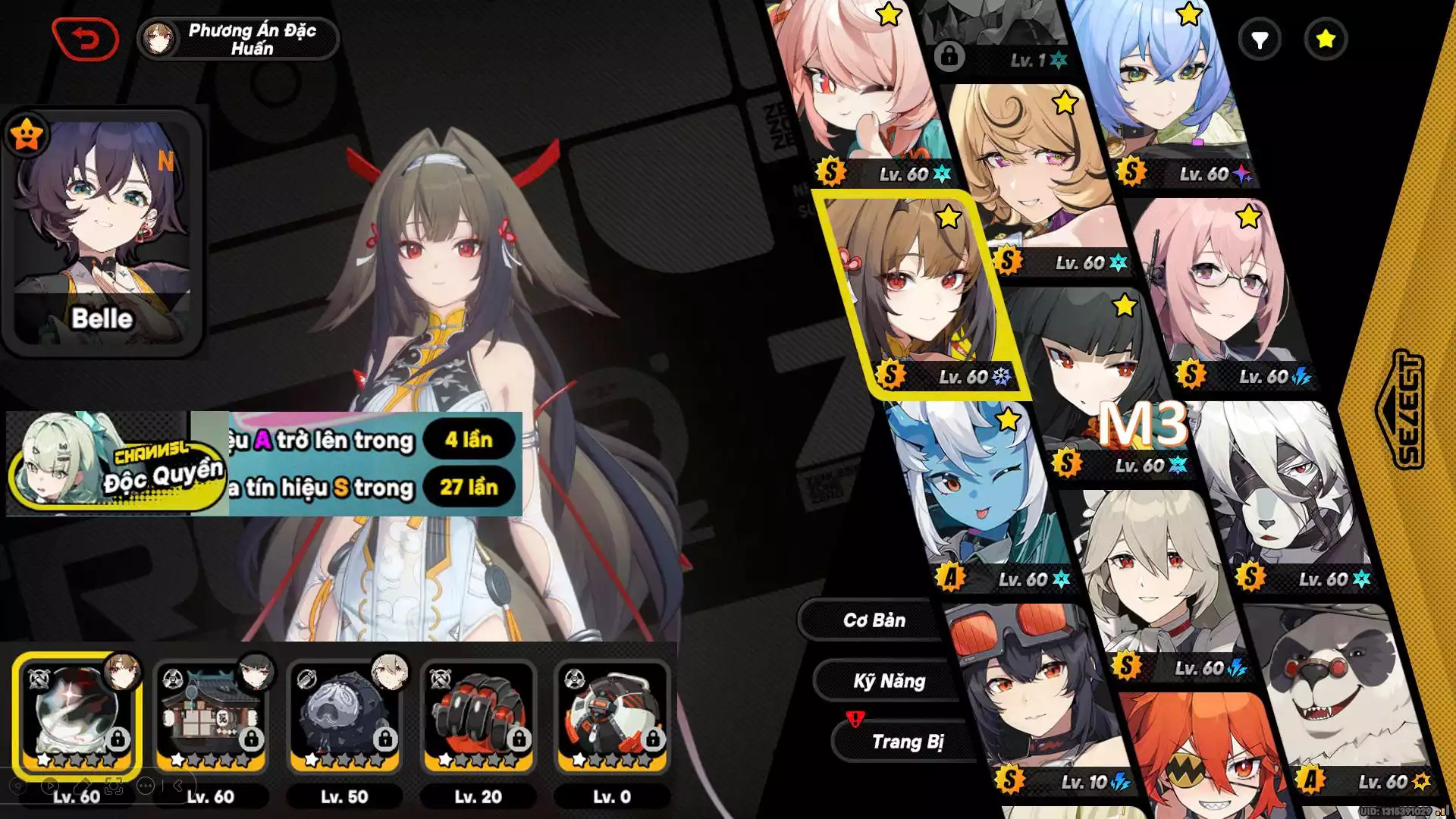Switch to the Cơ Bản tab

[x=874, y=620]
